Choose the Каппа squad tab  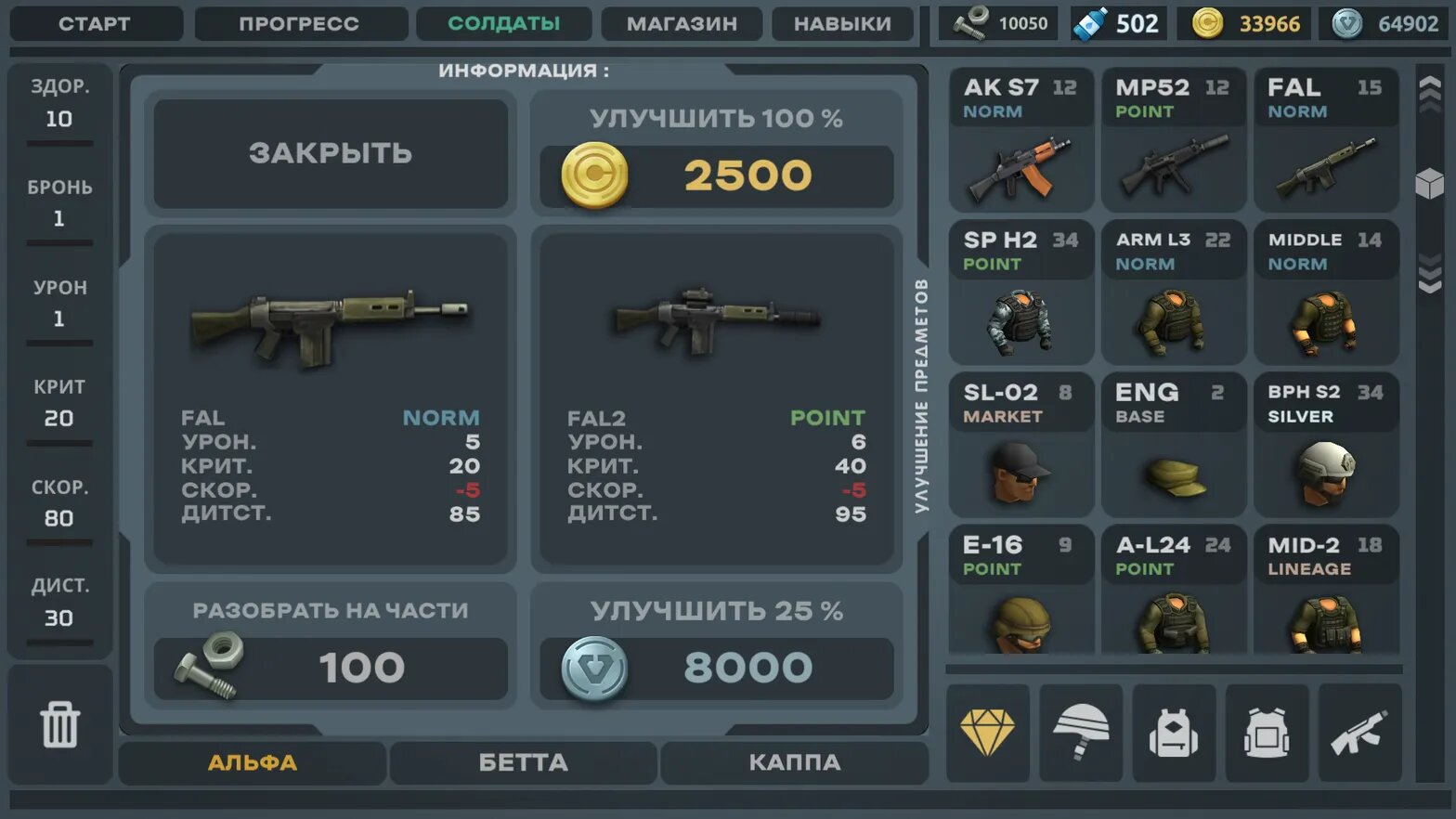pyautogui.click(x=794, y=762)
